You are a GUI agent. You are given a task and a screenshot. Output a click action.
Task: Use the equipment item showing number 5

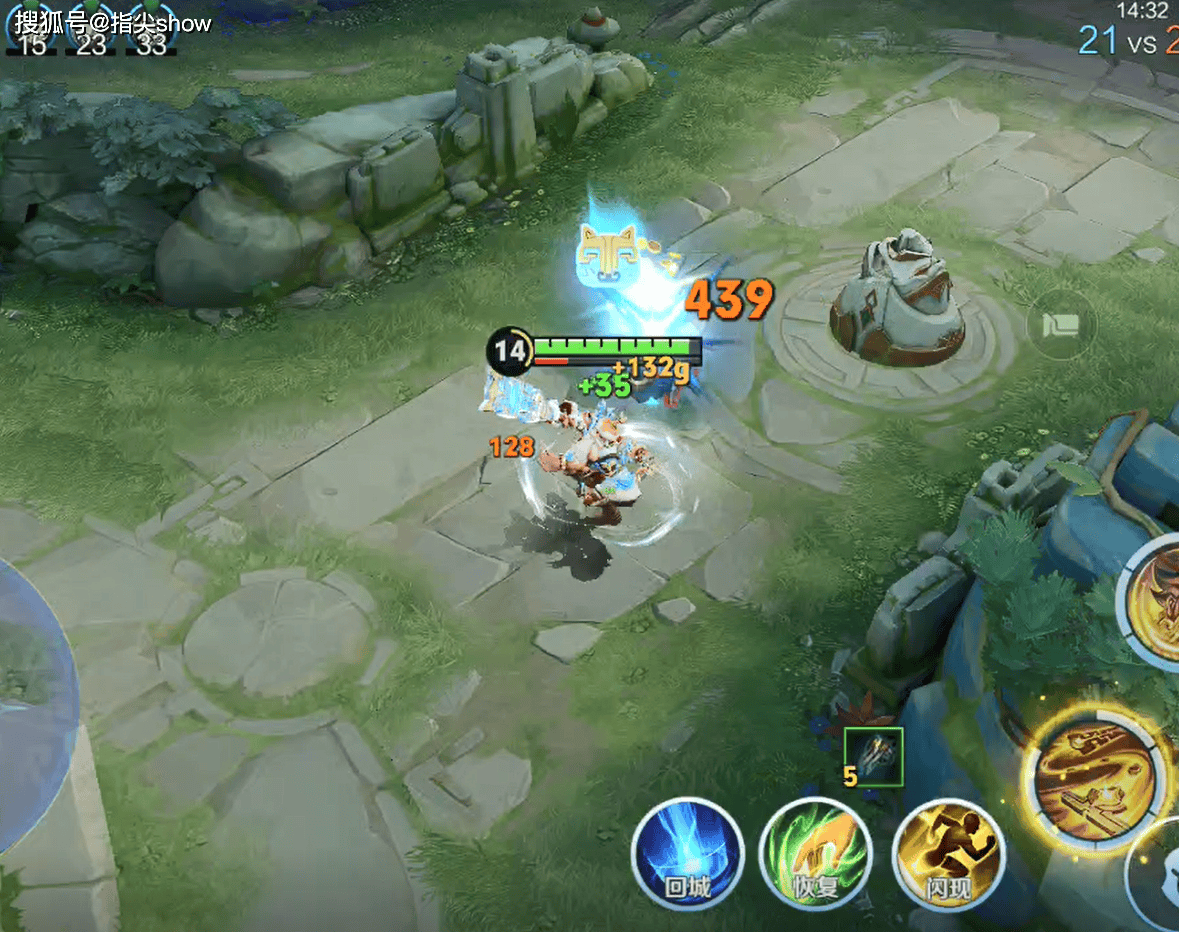[873, 757]
